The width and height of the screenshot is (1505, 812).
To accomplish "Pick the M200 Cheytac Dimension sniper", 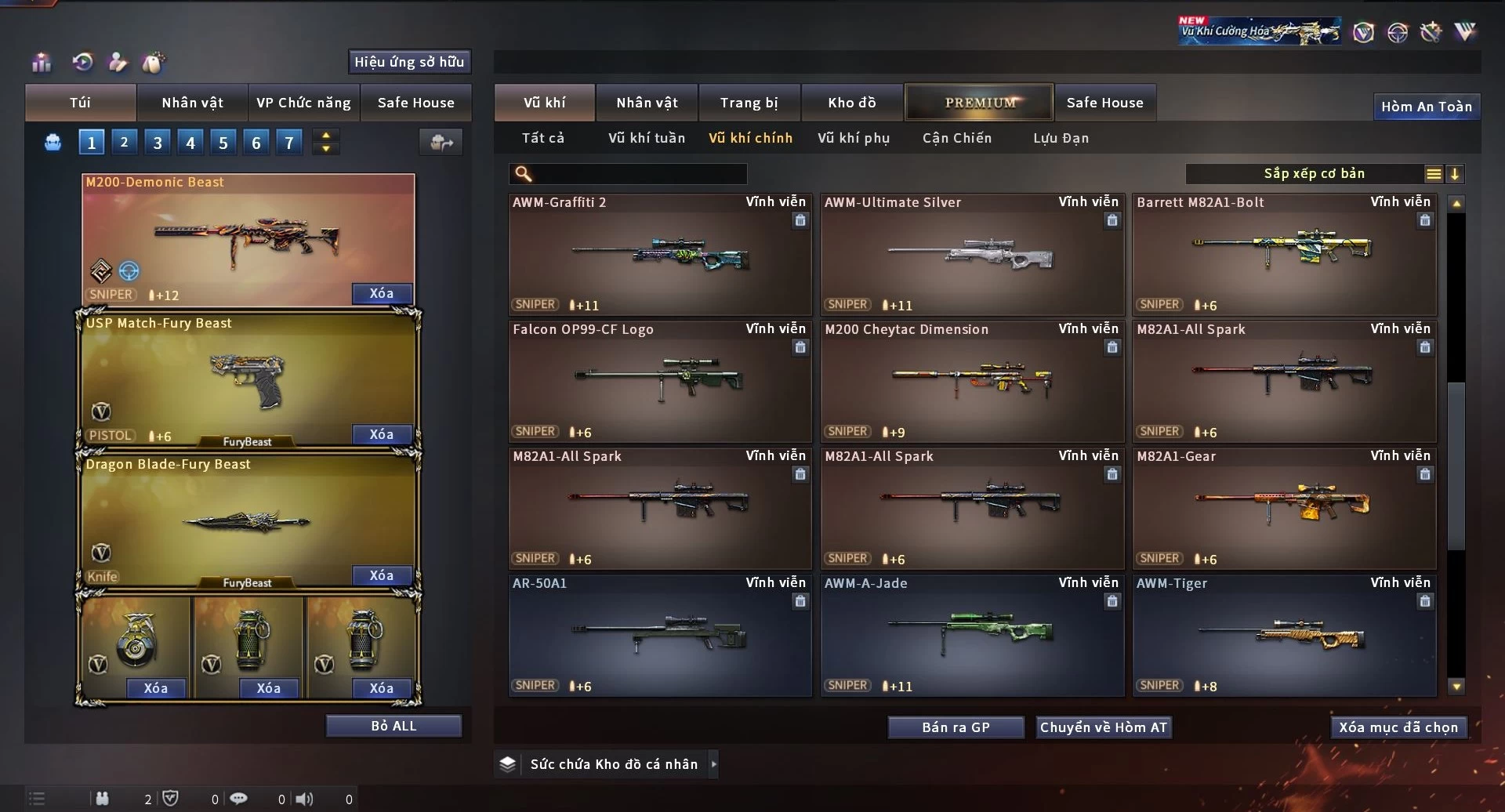I will coord(971,382).
